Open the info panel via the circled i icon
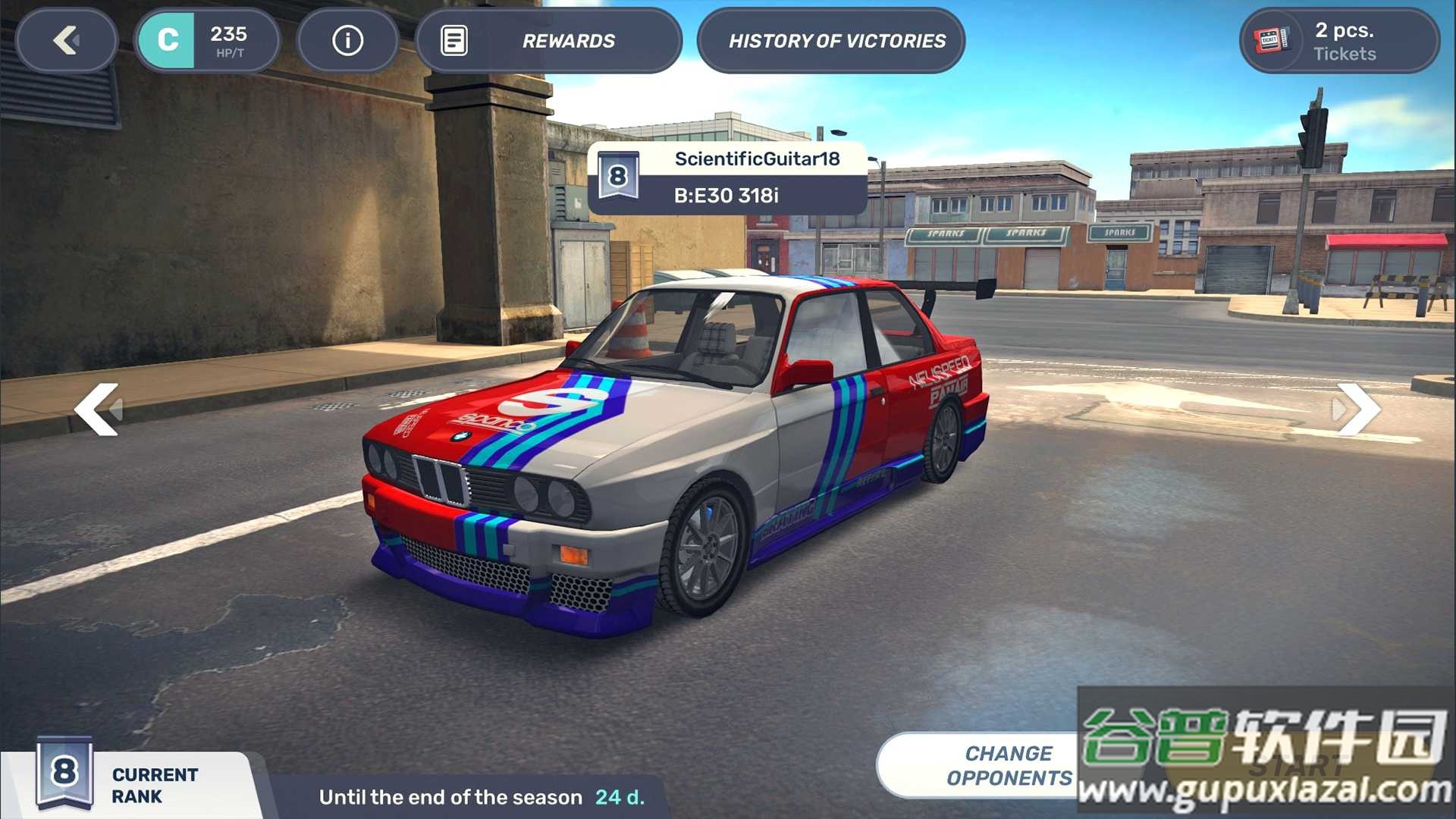 tap(347, 41)
